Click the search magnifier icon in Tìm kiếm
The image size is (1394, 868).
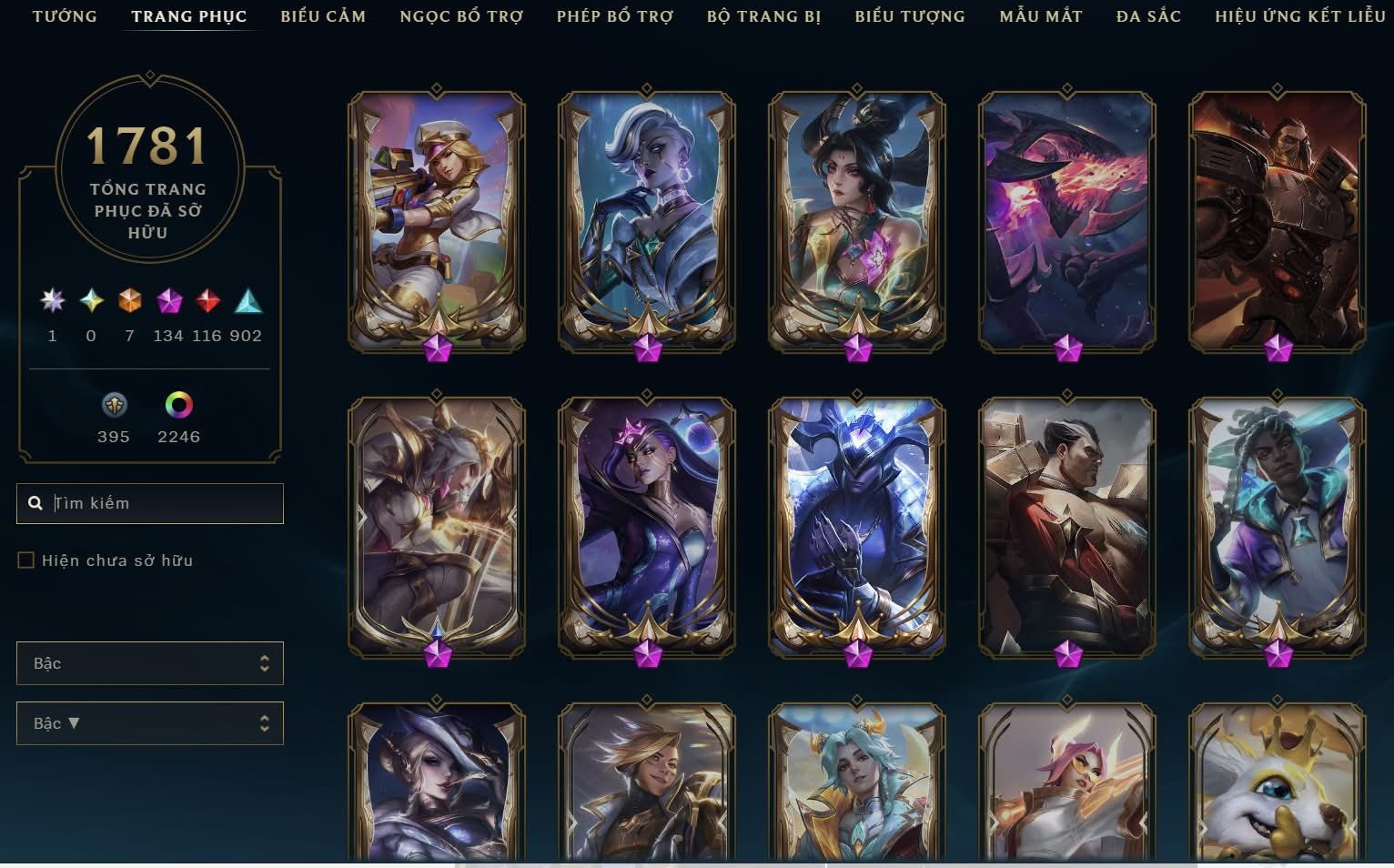(x=35, y=502)
